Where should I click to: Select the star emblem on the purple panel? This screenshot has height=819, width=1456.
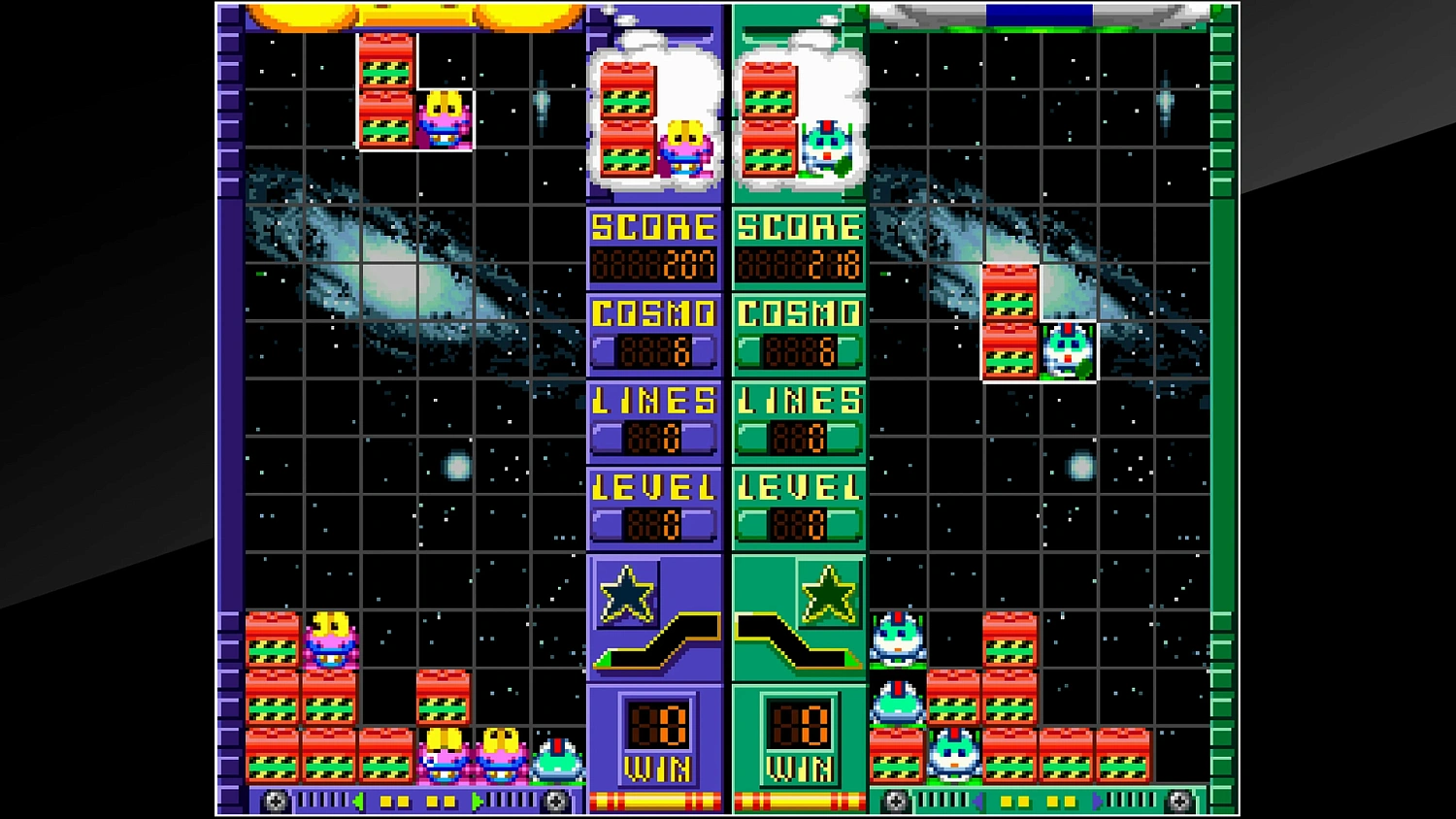(x=626, y=592)
